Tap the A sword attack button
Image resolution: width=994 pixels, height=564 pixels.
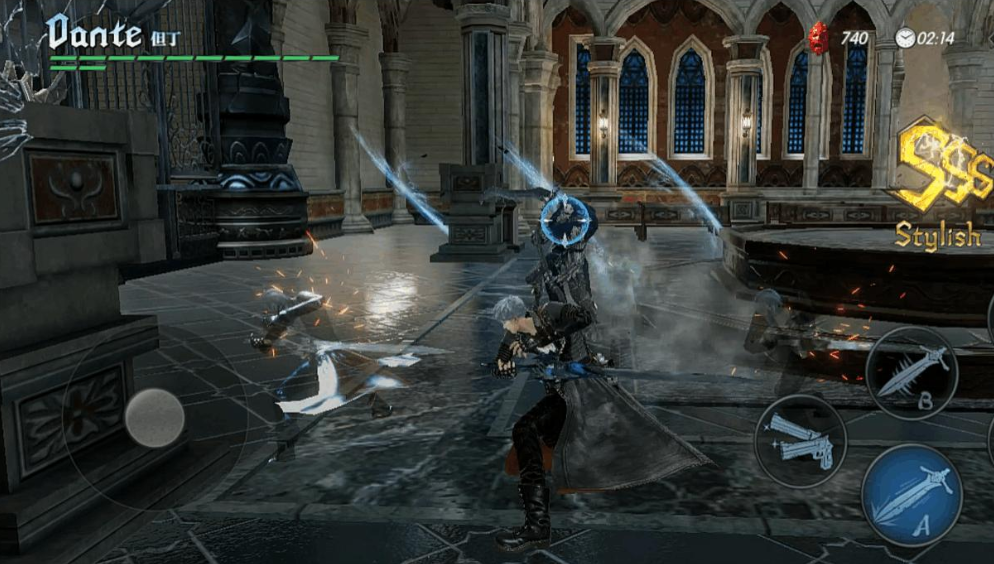pos(911,495)
